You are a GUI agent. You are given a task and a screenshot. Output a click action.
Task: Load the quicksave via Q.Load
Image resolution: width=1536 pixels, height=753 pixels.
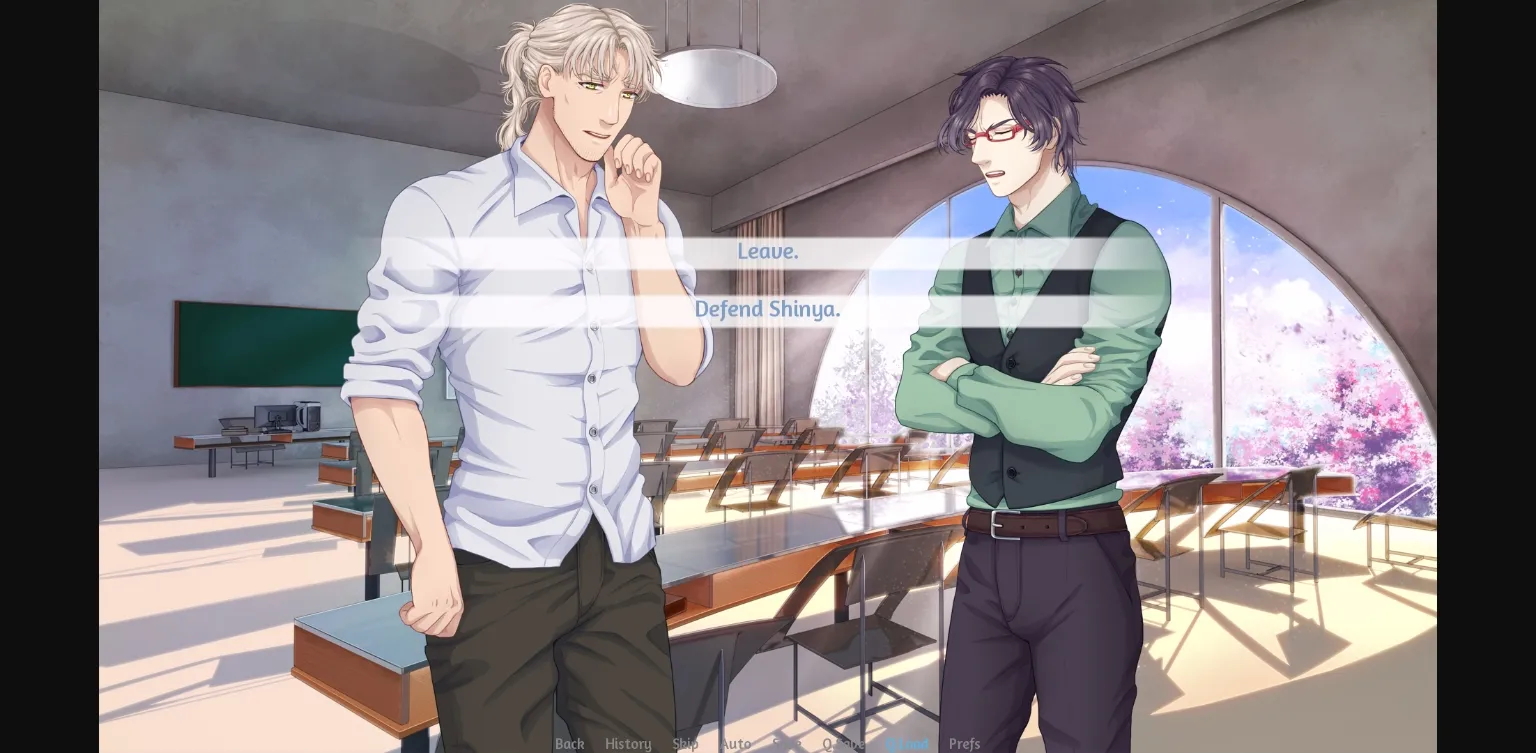(x=908, y=744)
